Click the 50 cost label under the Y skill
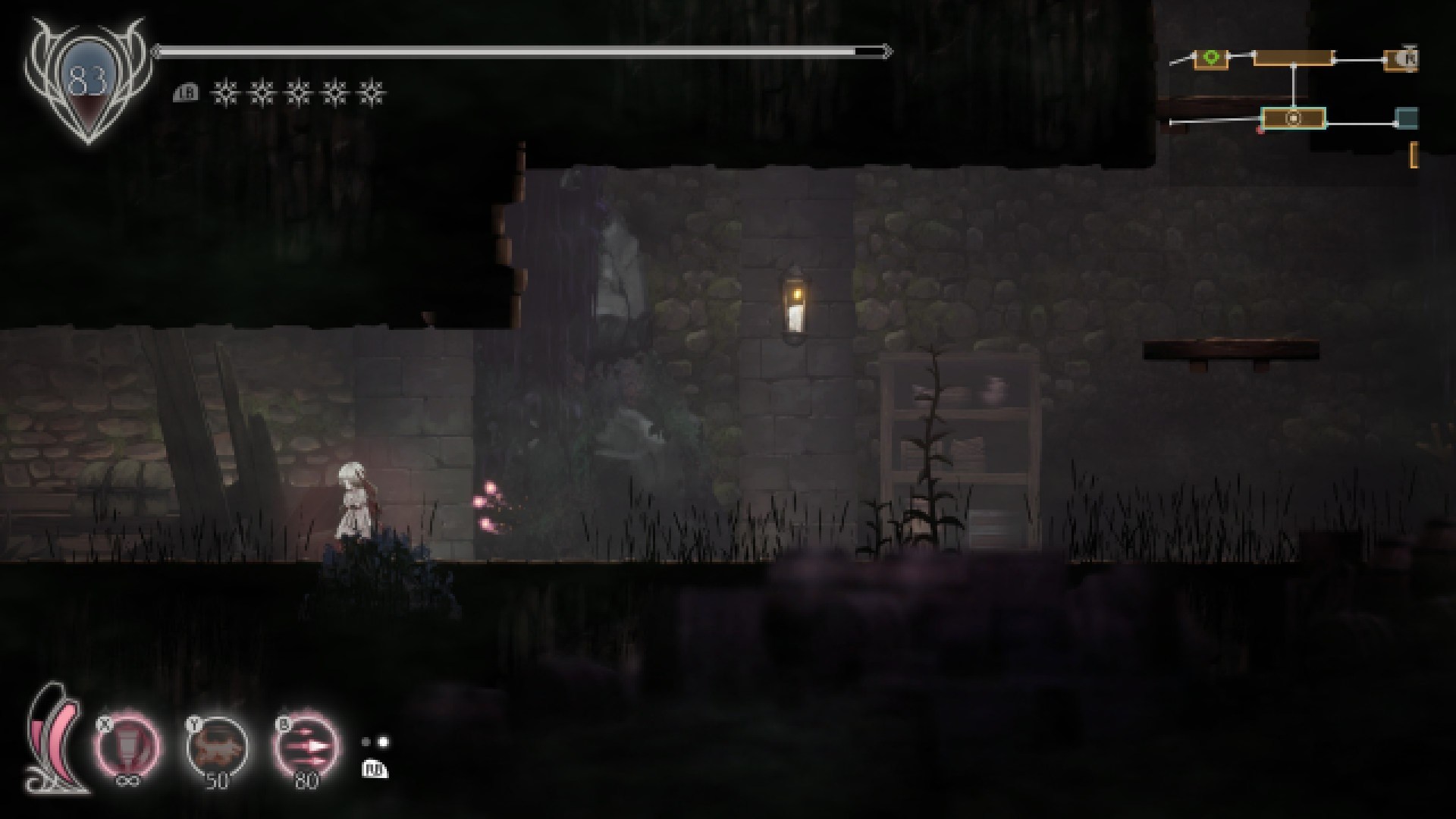 pyautogui.click(x=218, y=781)
